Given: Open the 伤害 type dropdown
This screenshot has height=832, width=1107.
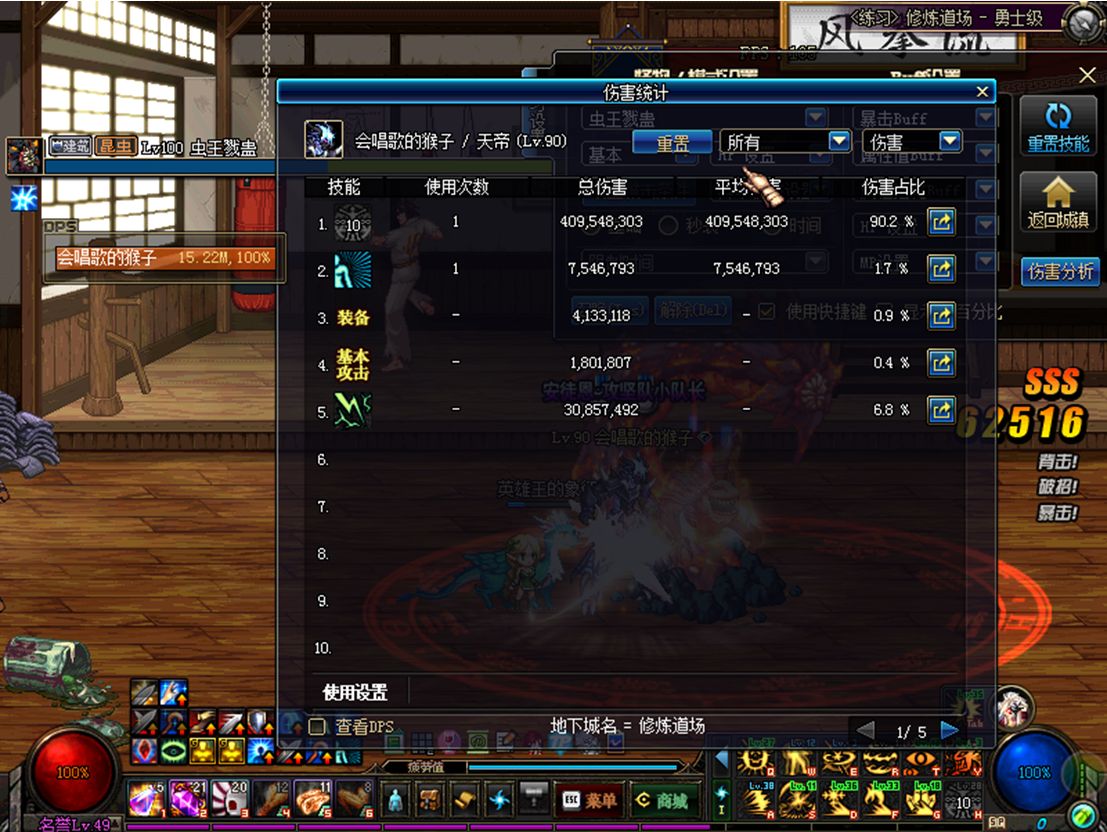Looking at the screenshot, I should [911, 142].
